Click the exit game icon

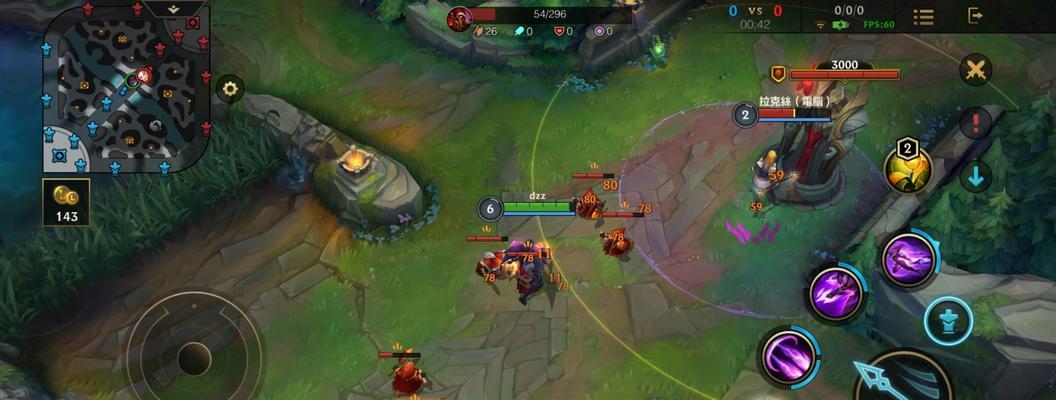pos(975,16)
